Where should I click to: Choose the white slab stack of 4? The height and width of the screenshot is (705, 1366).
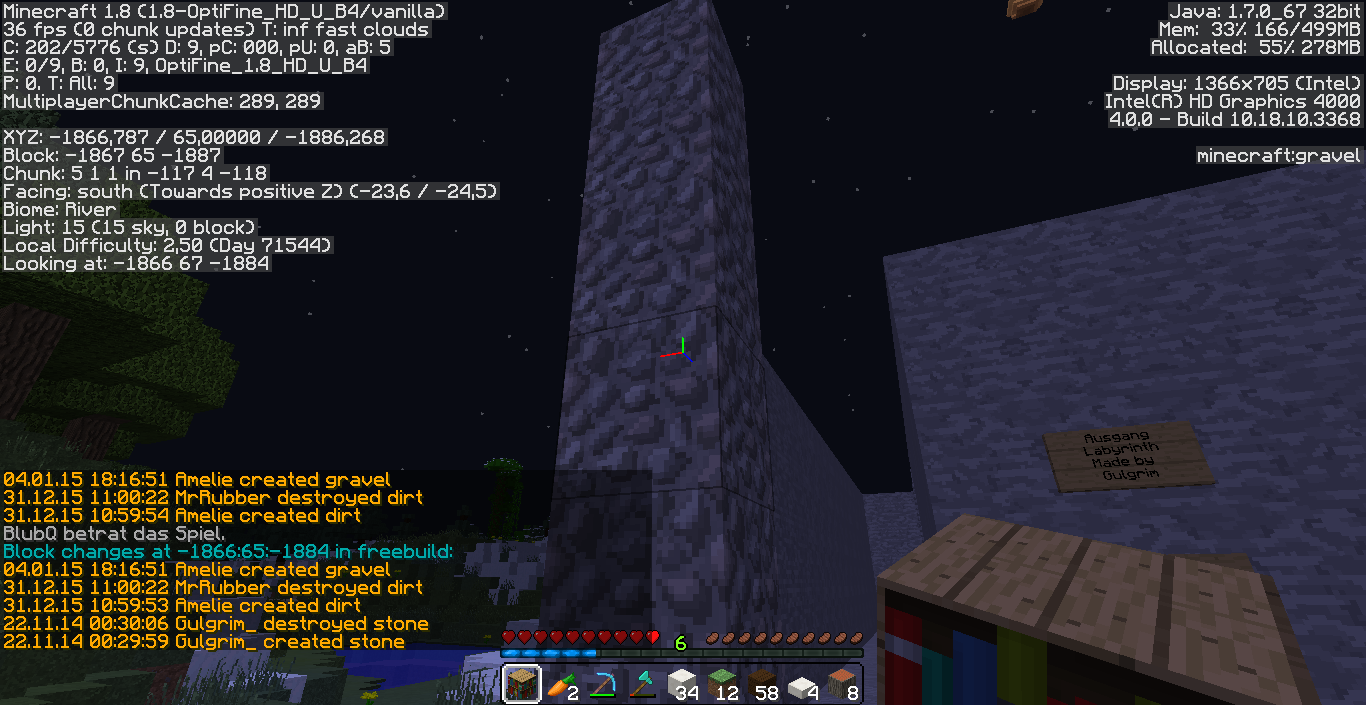pos(802,684)
